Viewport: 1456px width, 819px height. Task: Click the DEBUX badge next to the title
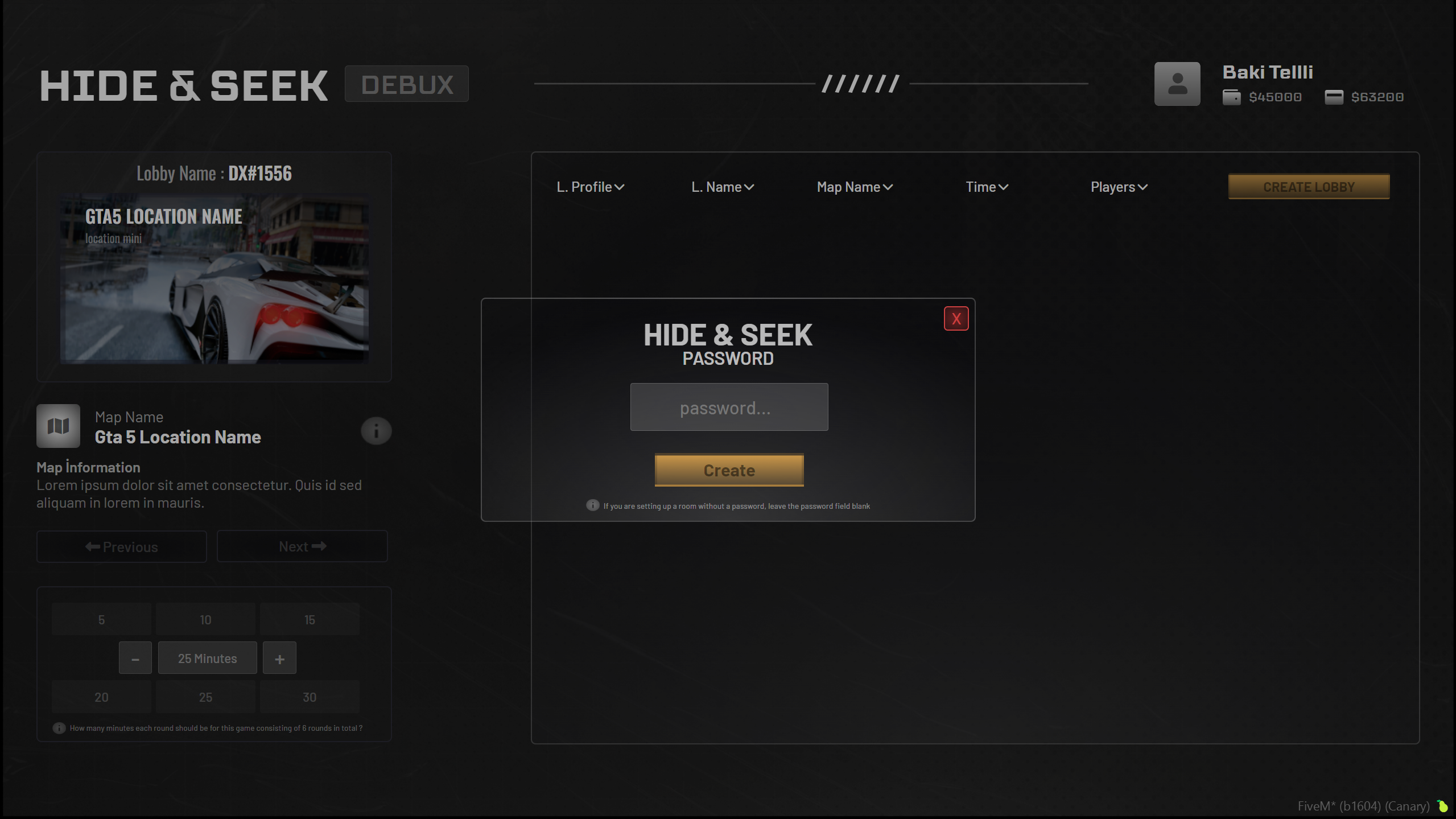click(406, 83)
